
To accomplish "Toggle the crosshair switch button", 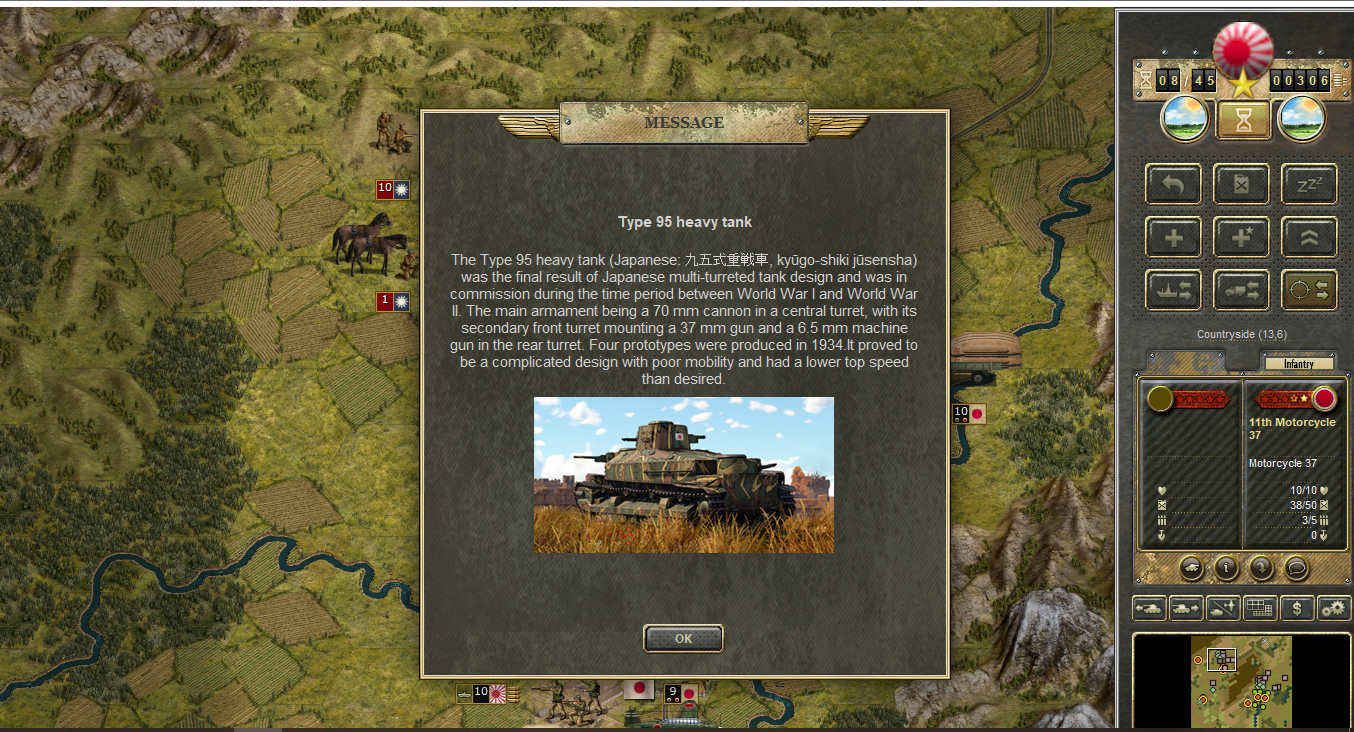I will coord(1309,290).
